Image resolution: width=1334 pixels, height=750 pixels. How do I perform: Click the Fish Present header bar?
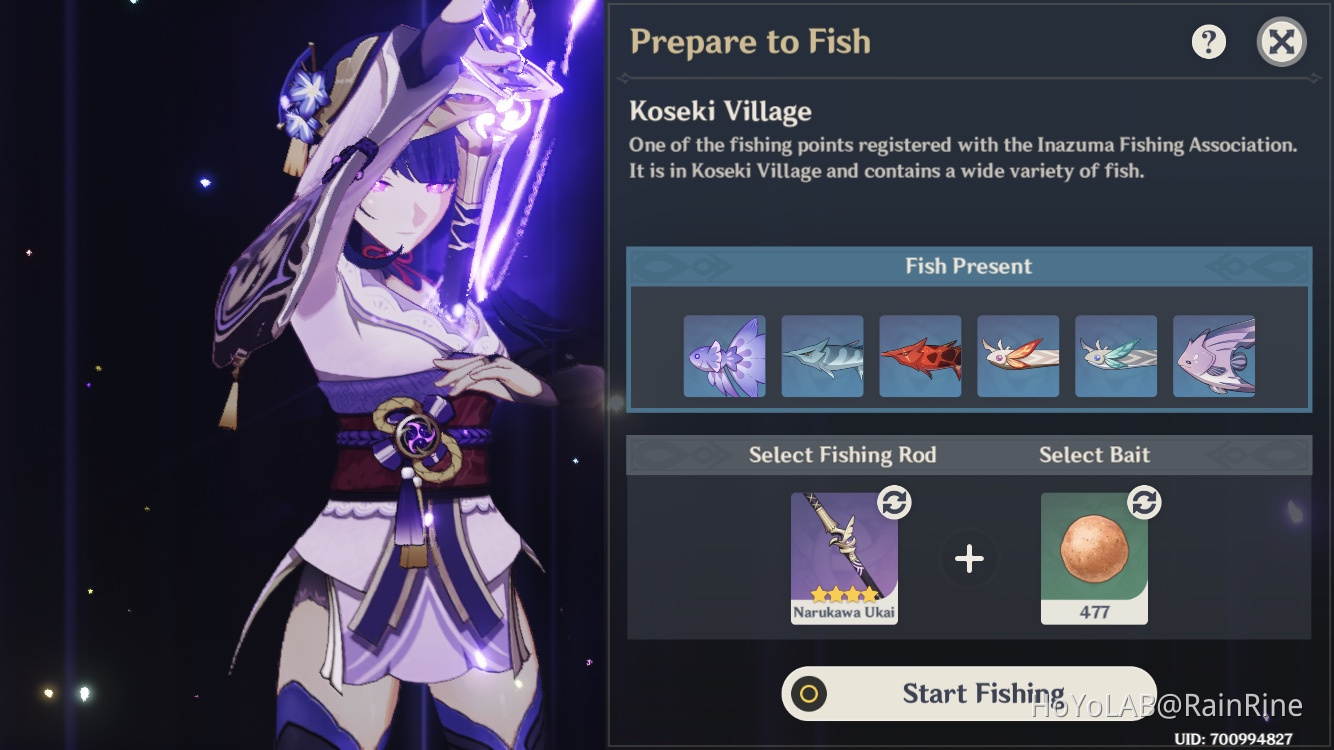(x=968, y=265)
